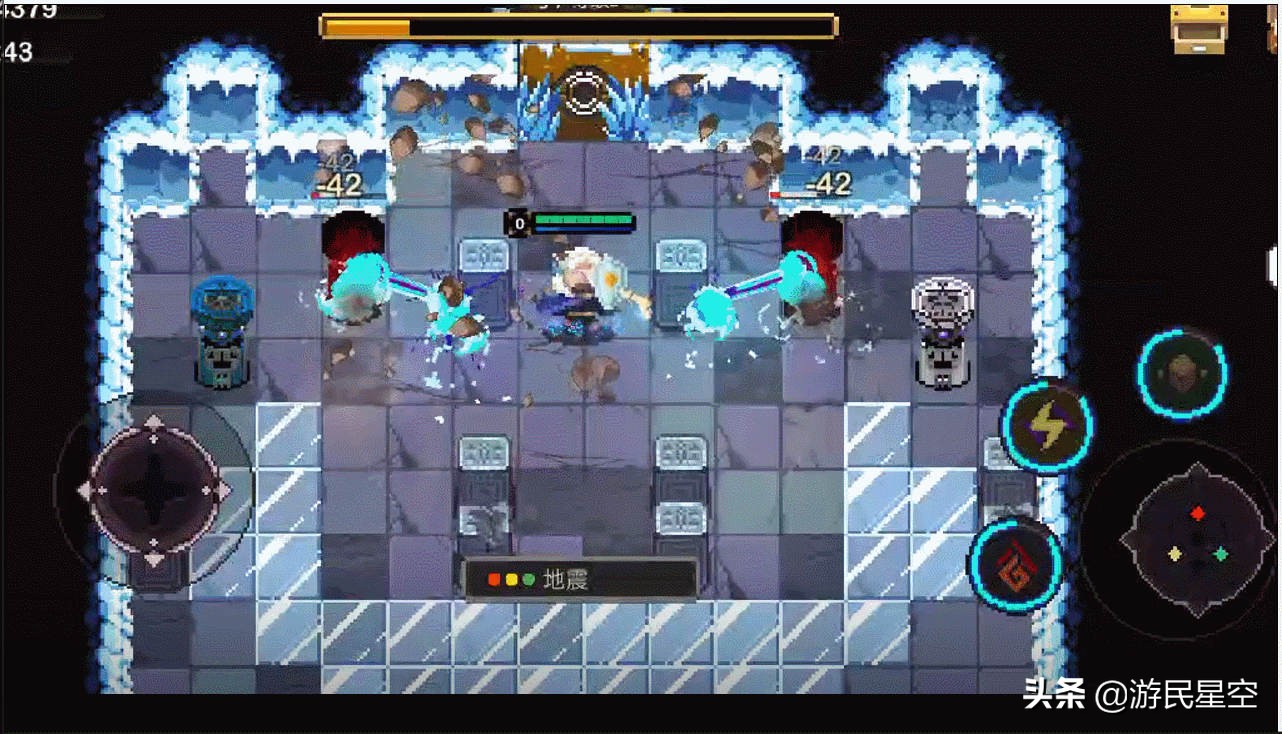Click the HP value 4379 top left
1282x734 pixels.
pyautogui.click(x=25, y=10)
